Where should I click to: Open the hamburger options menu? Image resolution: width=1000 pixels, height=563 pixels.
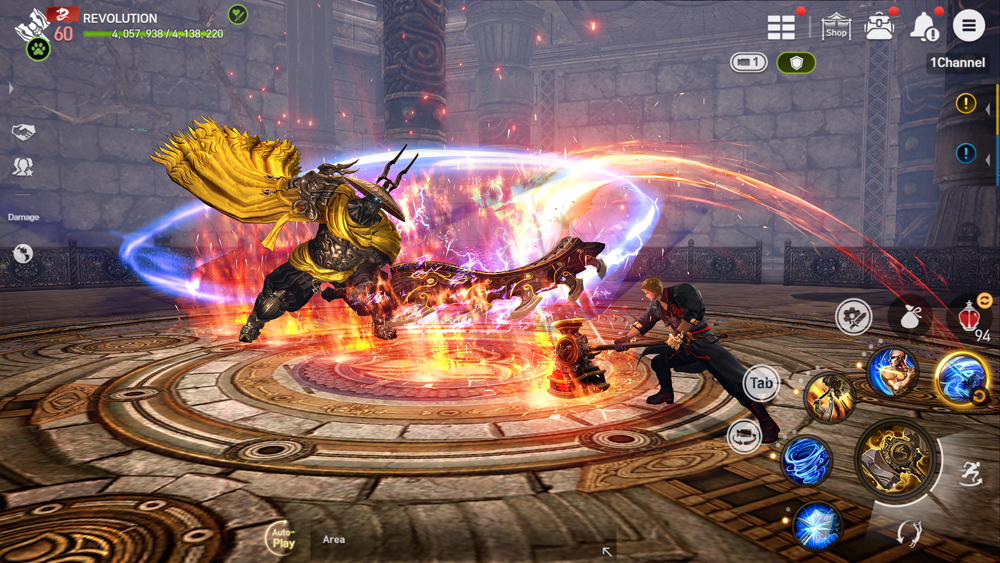point(968,26)
